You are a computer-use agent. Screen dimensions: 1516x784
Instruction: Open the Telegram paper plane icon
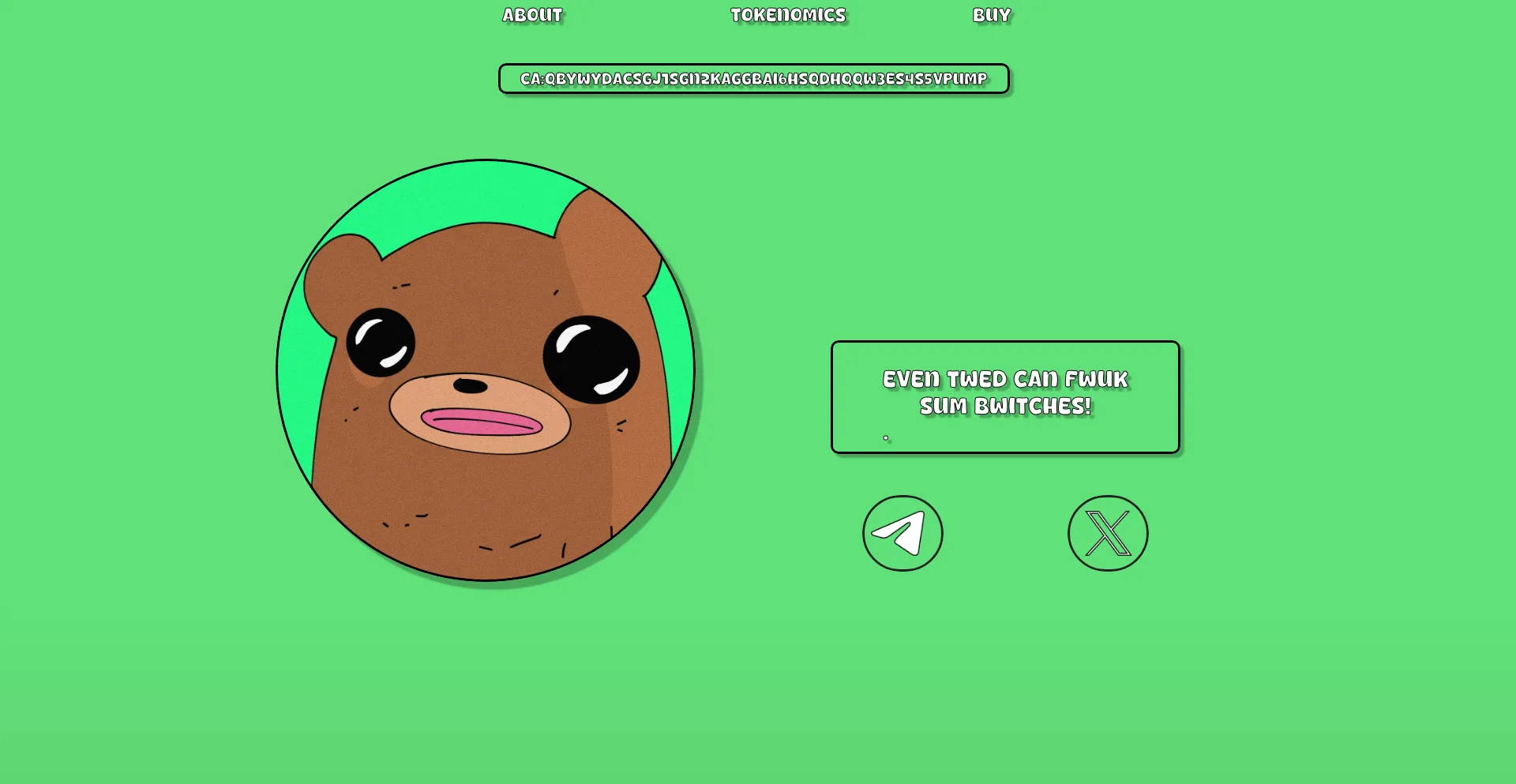tap(902, 533)
